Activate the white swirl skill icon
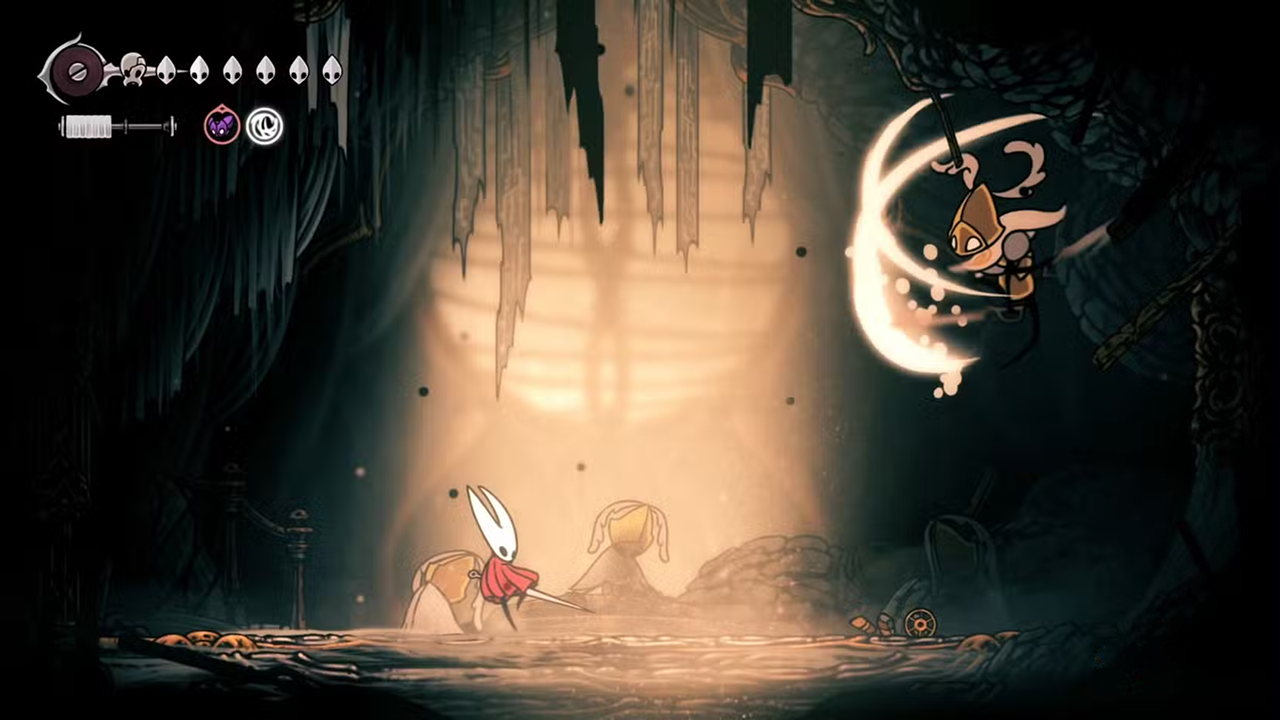 [x=265, y=126]
